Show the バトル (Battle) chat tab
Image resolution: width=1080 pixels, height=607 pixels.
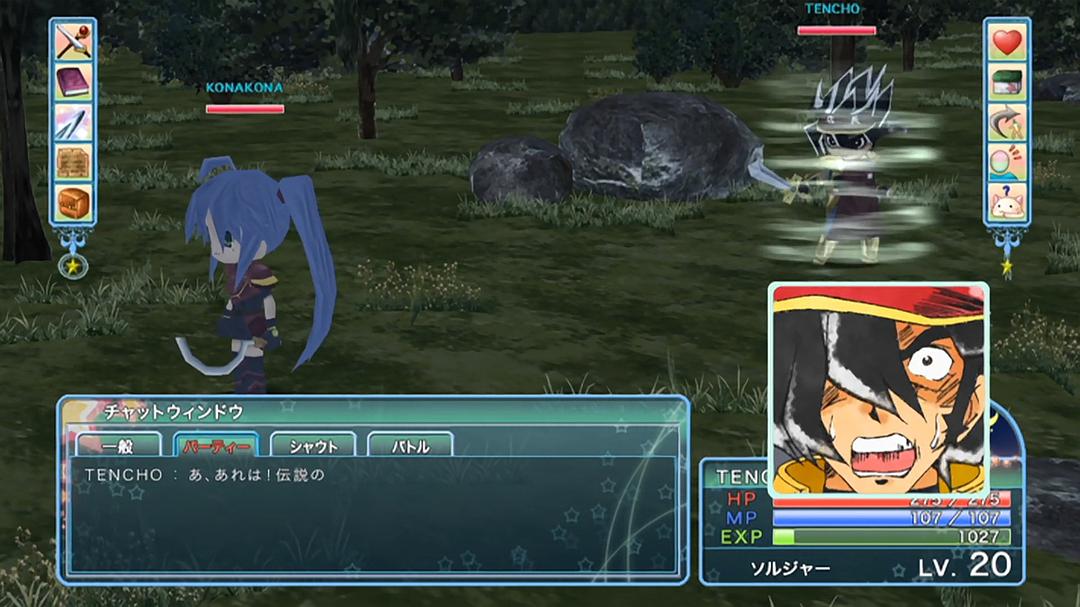click(x=410, y=446)
